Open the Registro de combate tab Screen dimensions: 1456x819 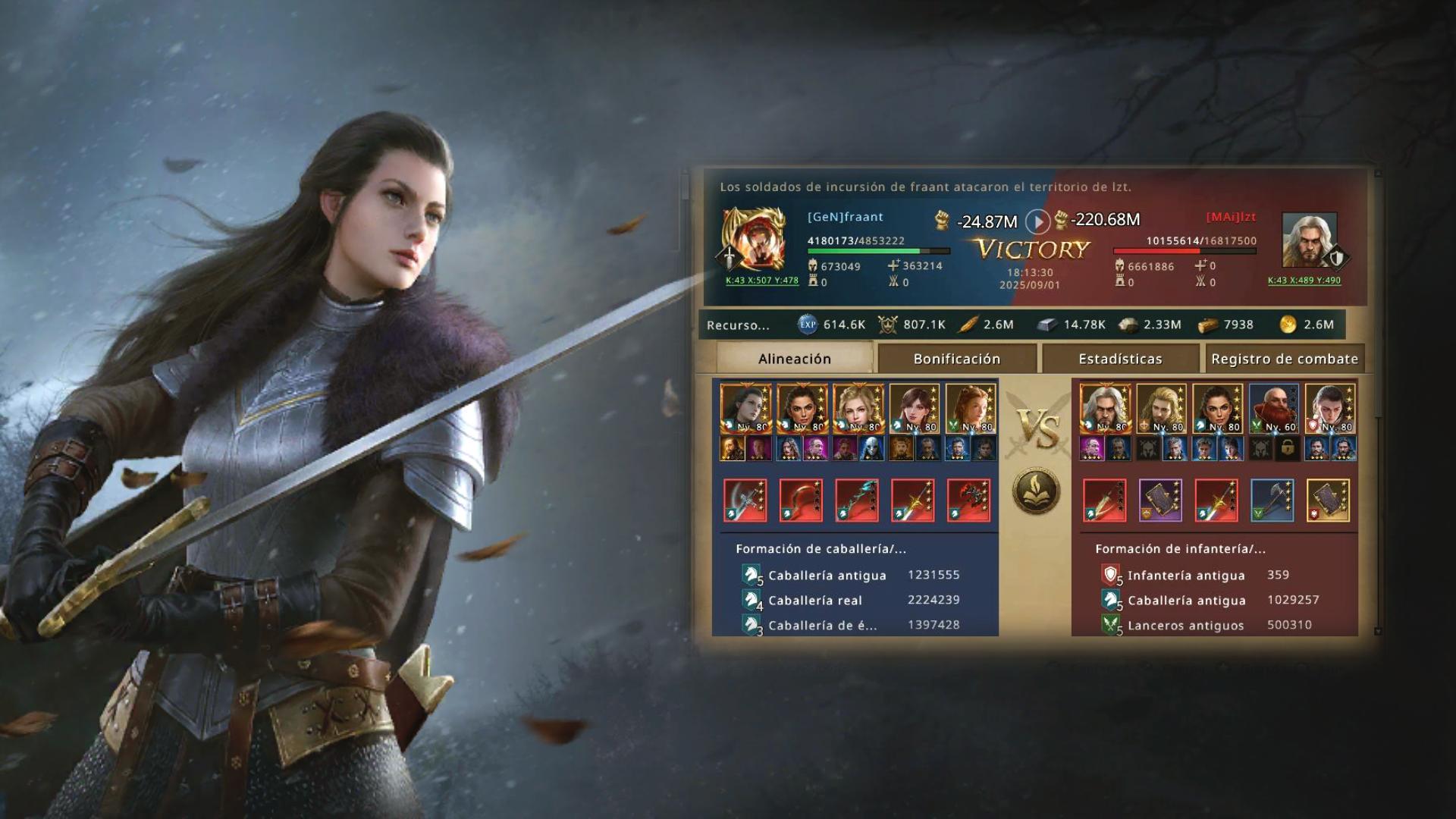[1284, 359]
